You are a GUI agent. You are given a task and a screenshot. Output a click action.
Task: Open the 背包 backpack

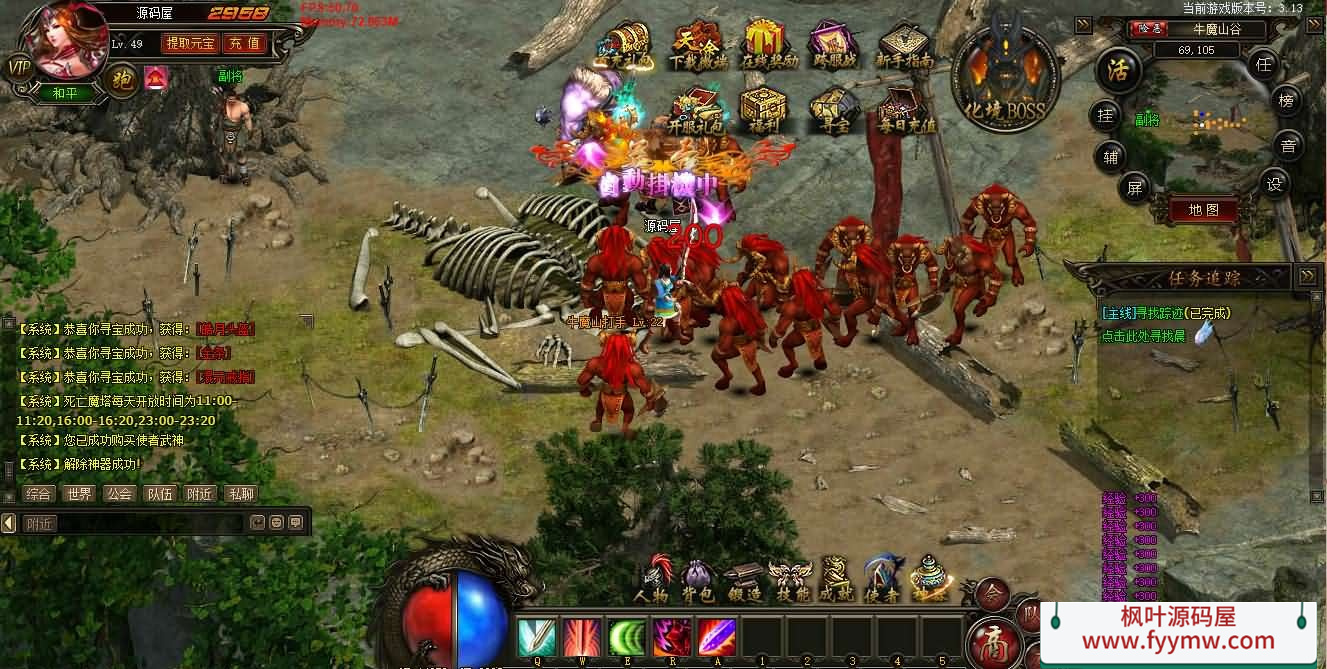698,580
